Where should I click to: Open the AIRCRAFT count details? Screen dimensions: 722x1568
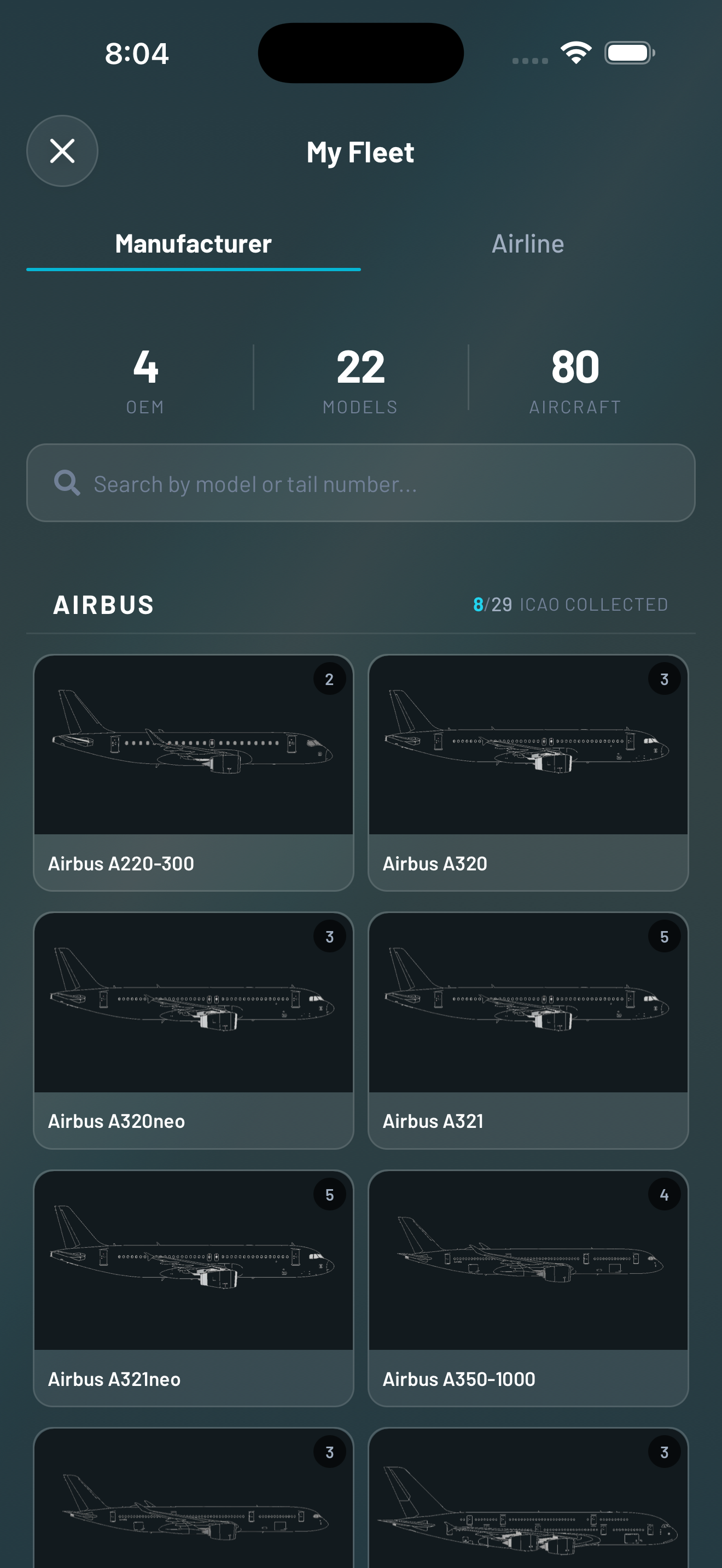575,377
